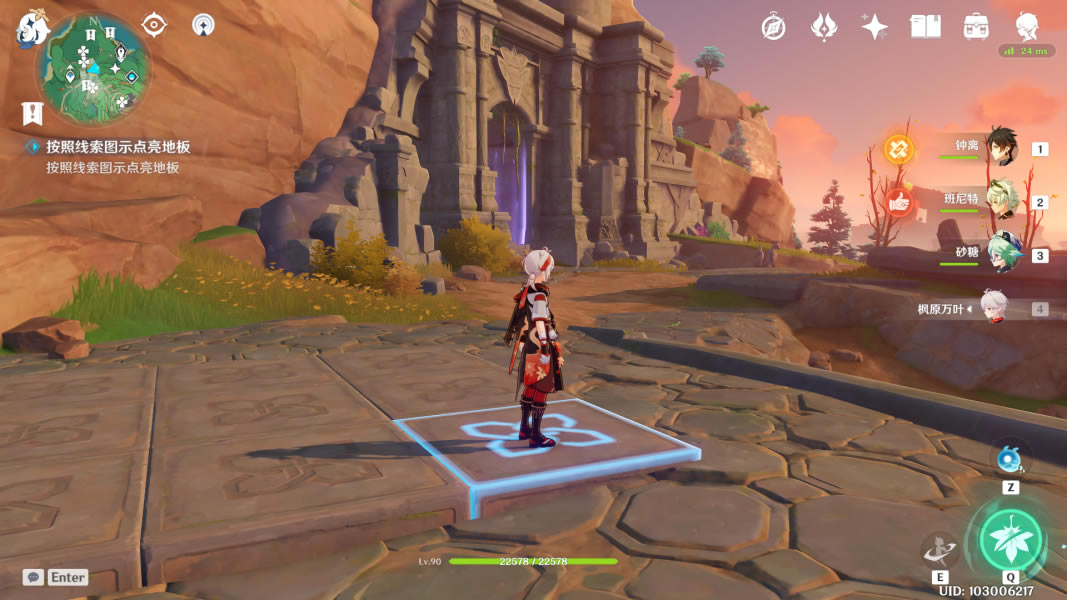Open the map from the minimap
Image resolution: width=1067 pixels, height=600 pixels.
(x=92, y=68)
